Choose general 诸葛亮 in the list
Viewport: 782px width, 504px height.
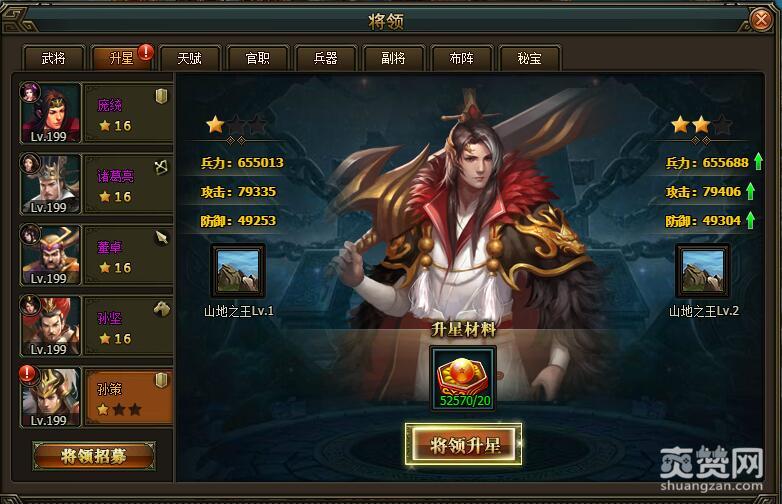(x=95, y=185)
